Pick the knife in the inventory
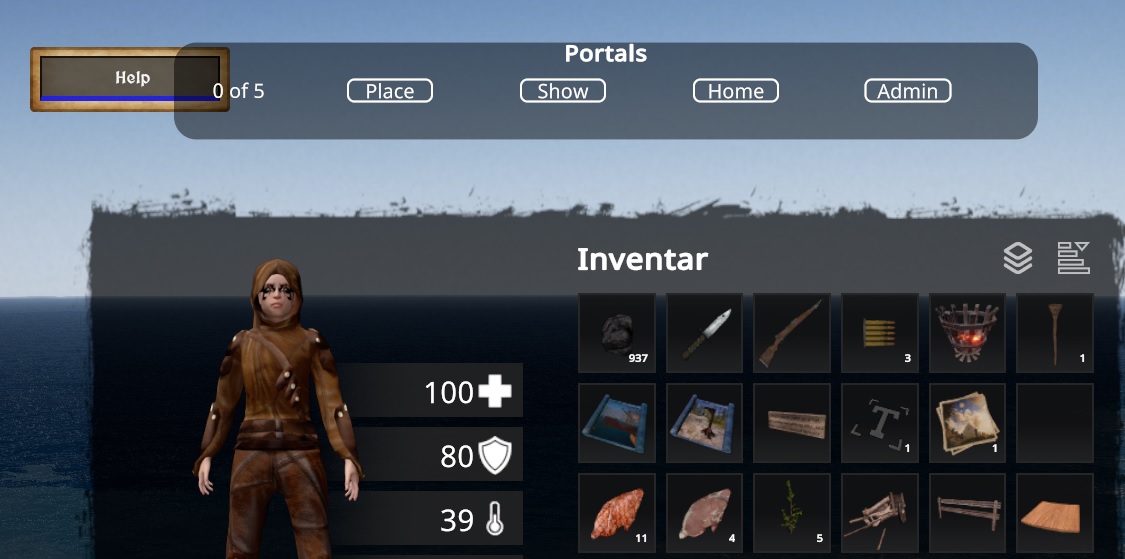The image size is (1125, 559). pyautogui.click(x=705, y=333)
